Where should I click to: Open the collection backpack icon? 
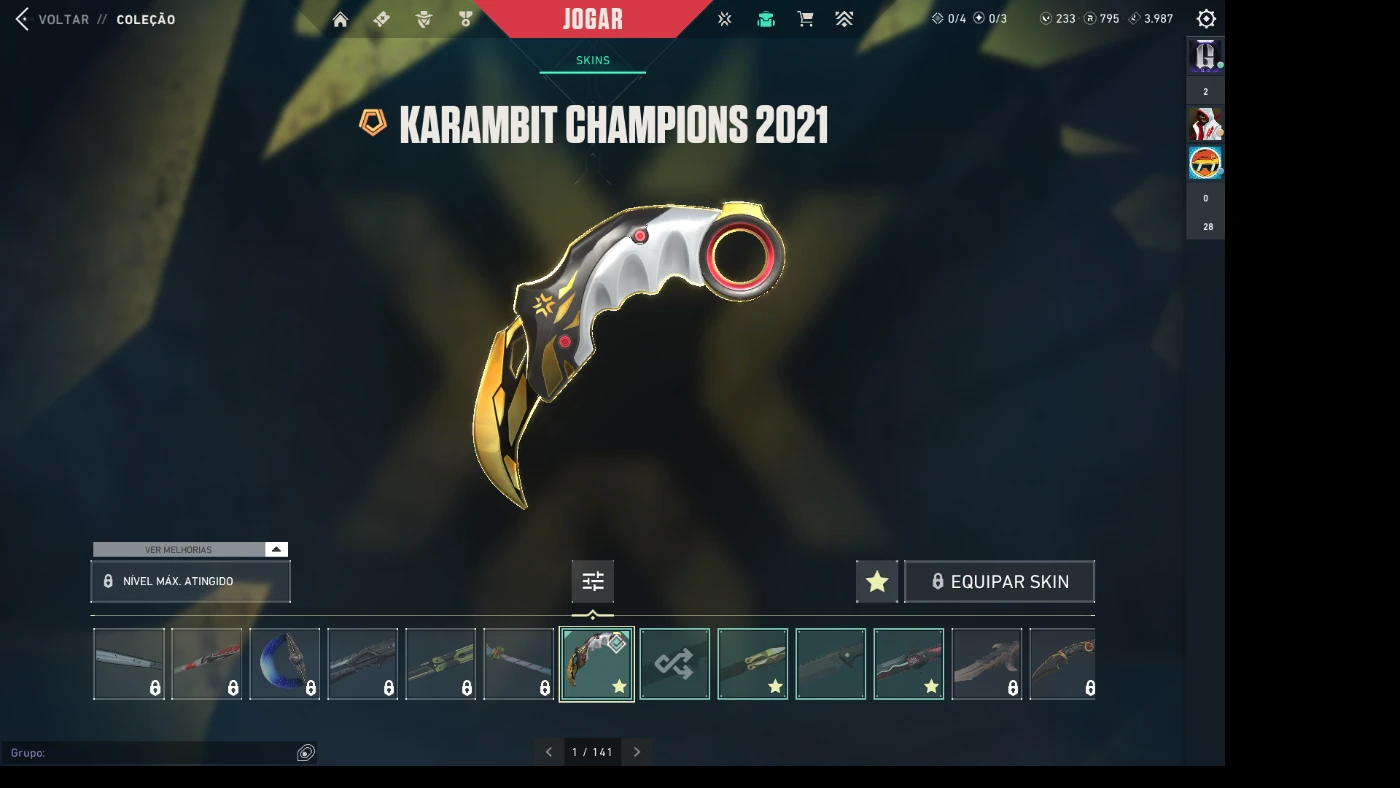[x=766, y=19]
